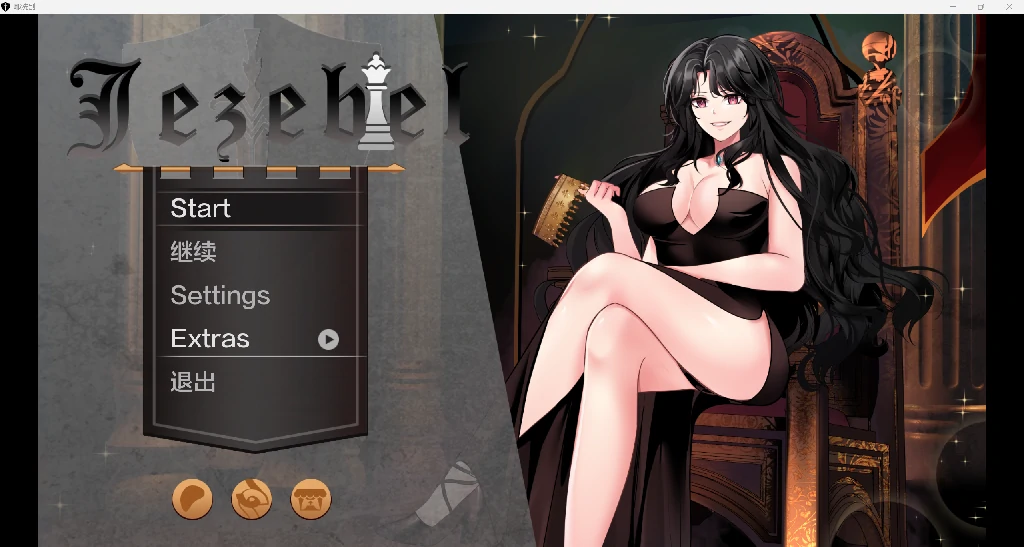The height and width of the screenshot is (547, 1024).
Task: Open the round swirl emblem icon
Action: [x=251, y=498]
